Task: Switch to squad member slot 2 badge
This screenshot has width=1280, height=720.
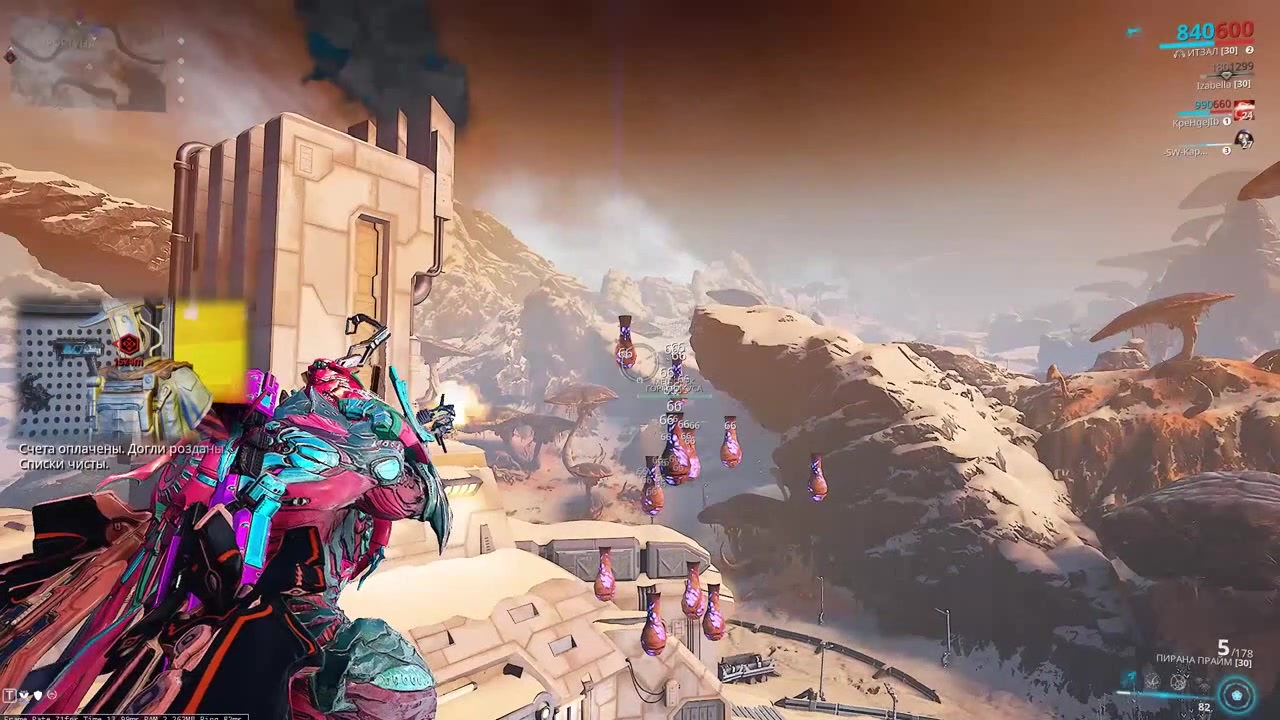Action: coord(1249,50)
